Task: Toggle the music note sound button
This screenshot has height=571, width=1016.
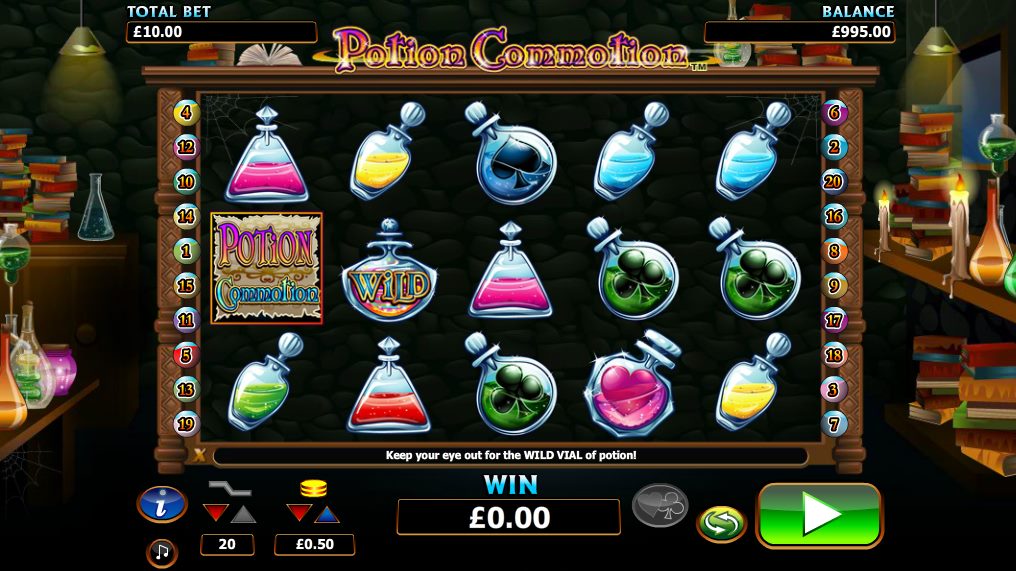Action: 160,552
